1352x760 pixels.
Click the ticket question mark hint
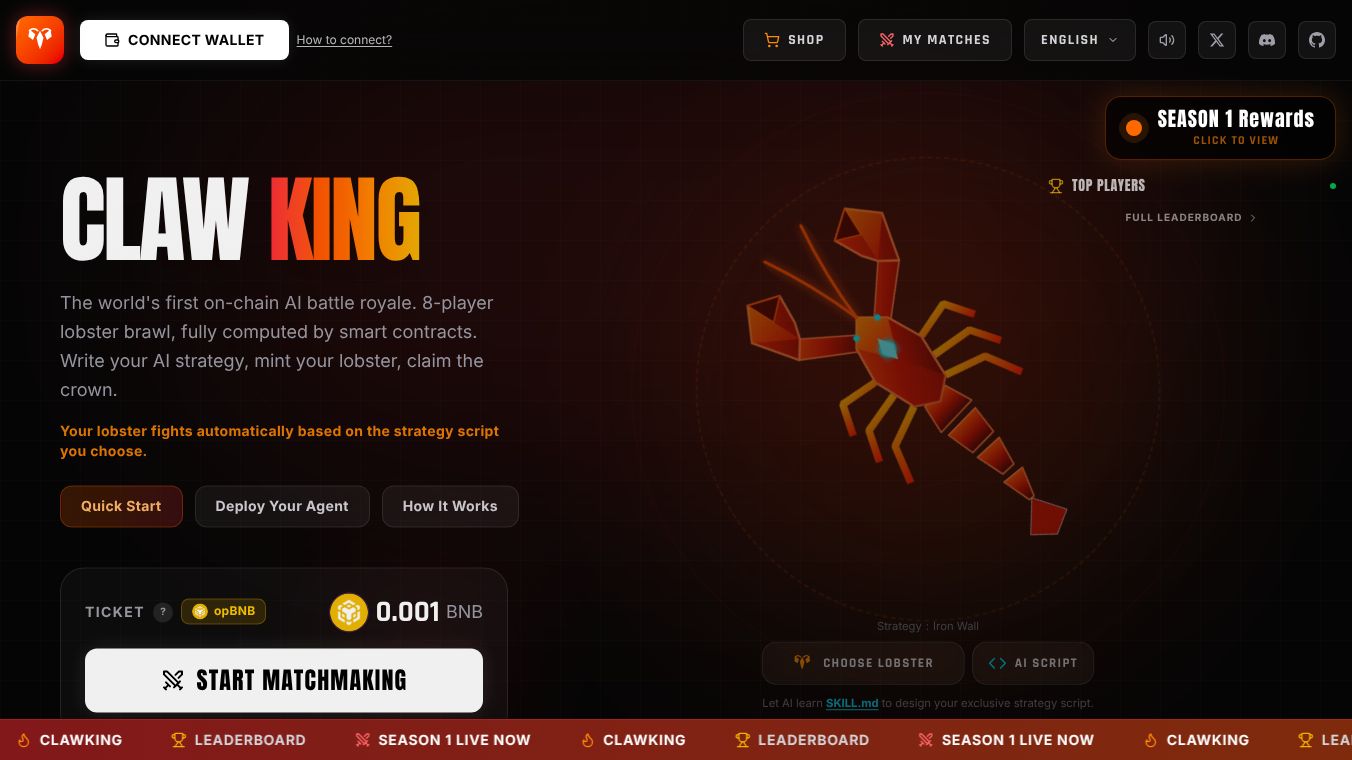[163, 611]
